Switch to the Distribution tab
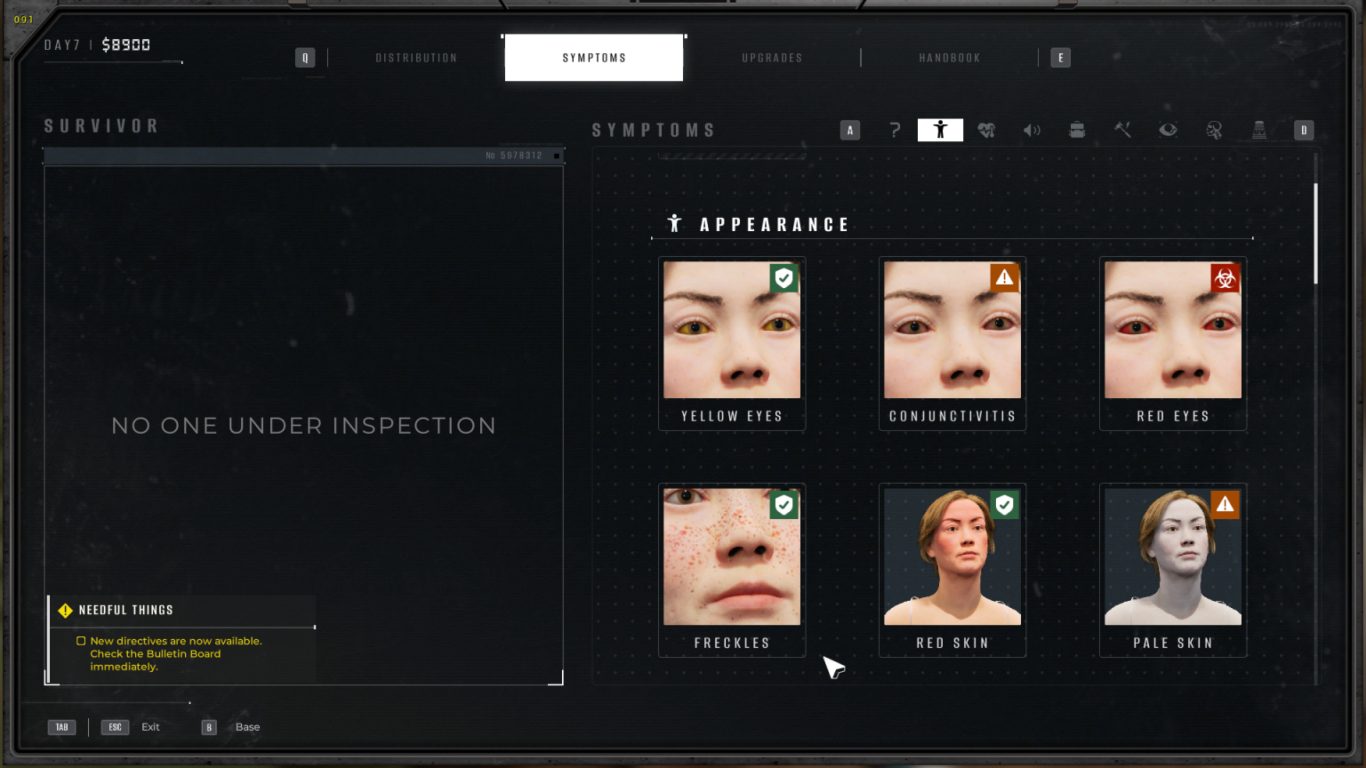The height and width of the screenshot is (768, 1366). tap(416, 58)
